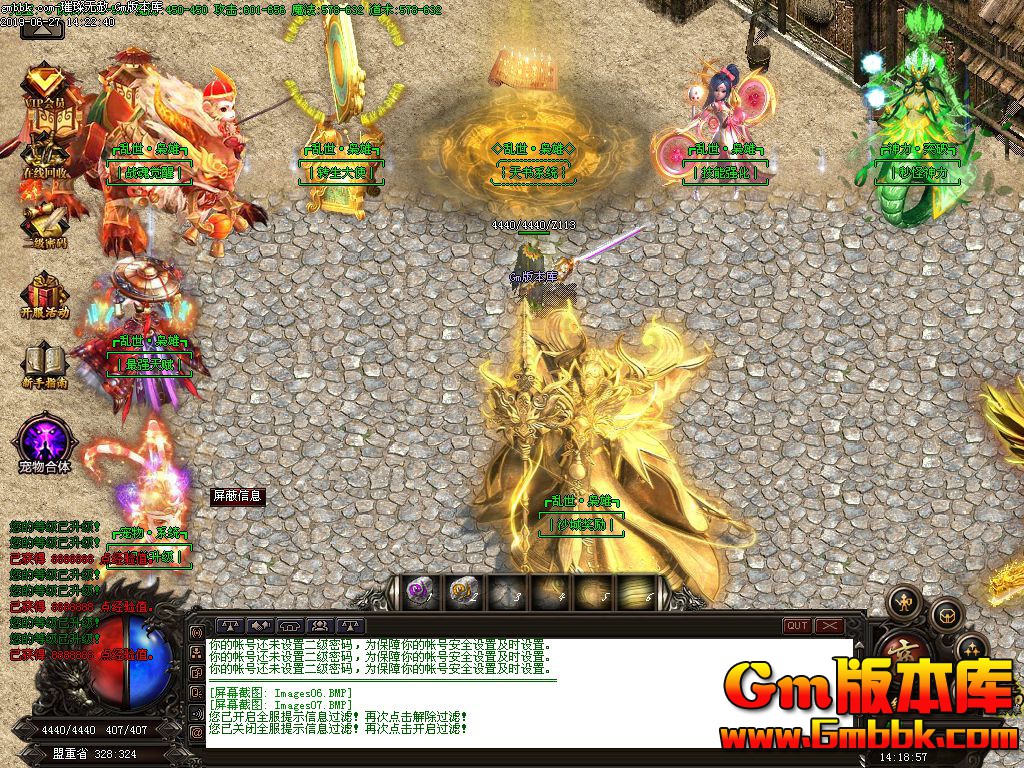Viewport: 1024px width, 768px height.
Task: Click inside the chat message log
Action: 530,690
